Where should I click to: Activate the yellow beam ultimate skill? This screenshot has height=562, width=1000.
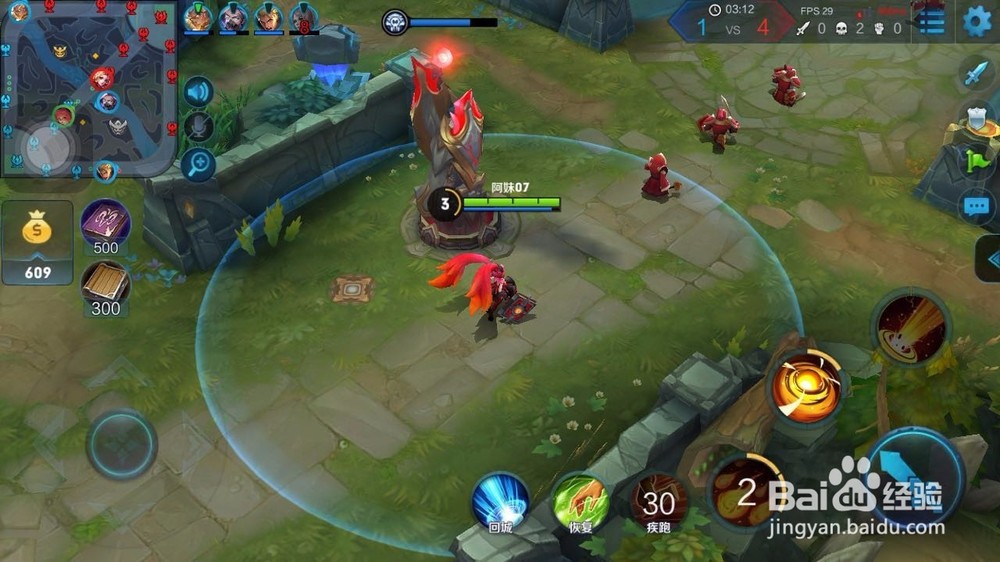[910, 326]
